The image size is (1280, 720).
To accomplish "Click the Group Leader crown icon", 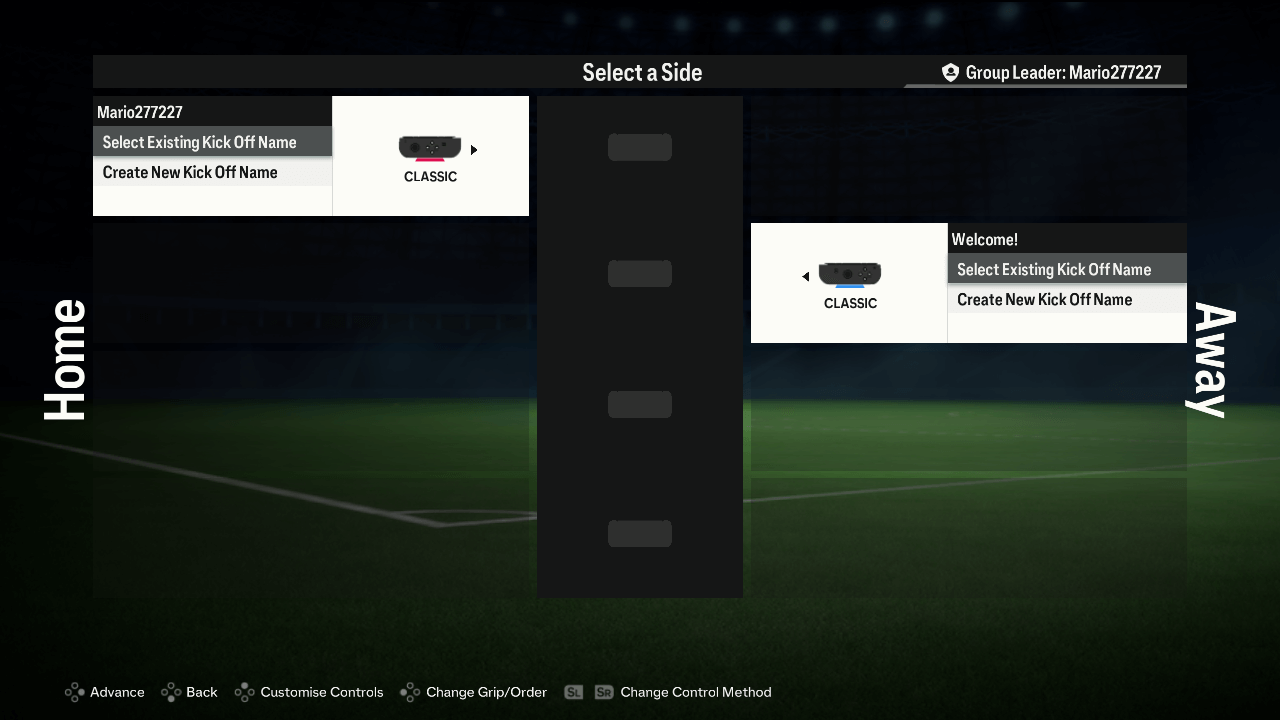I will point(949,71).
